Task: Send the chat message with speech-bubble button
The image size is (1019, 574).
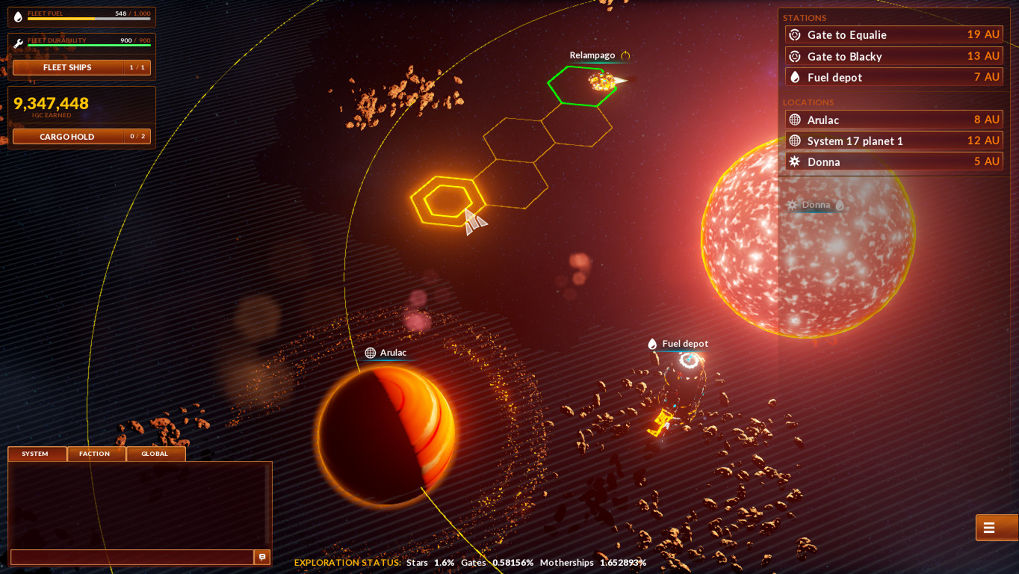Action: [x=262, y=557]
